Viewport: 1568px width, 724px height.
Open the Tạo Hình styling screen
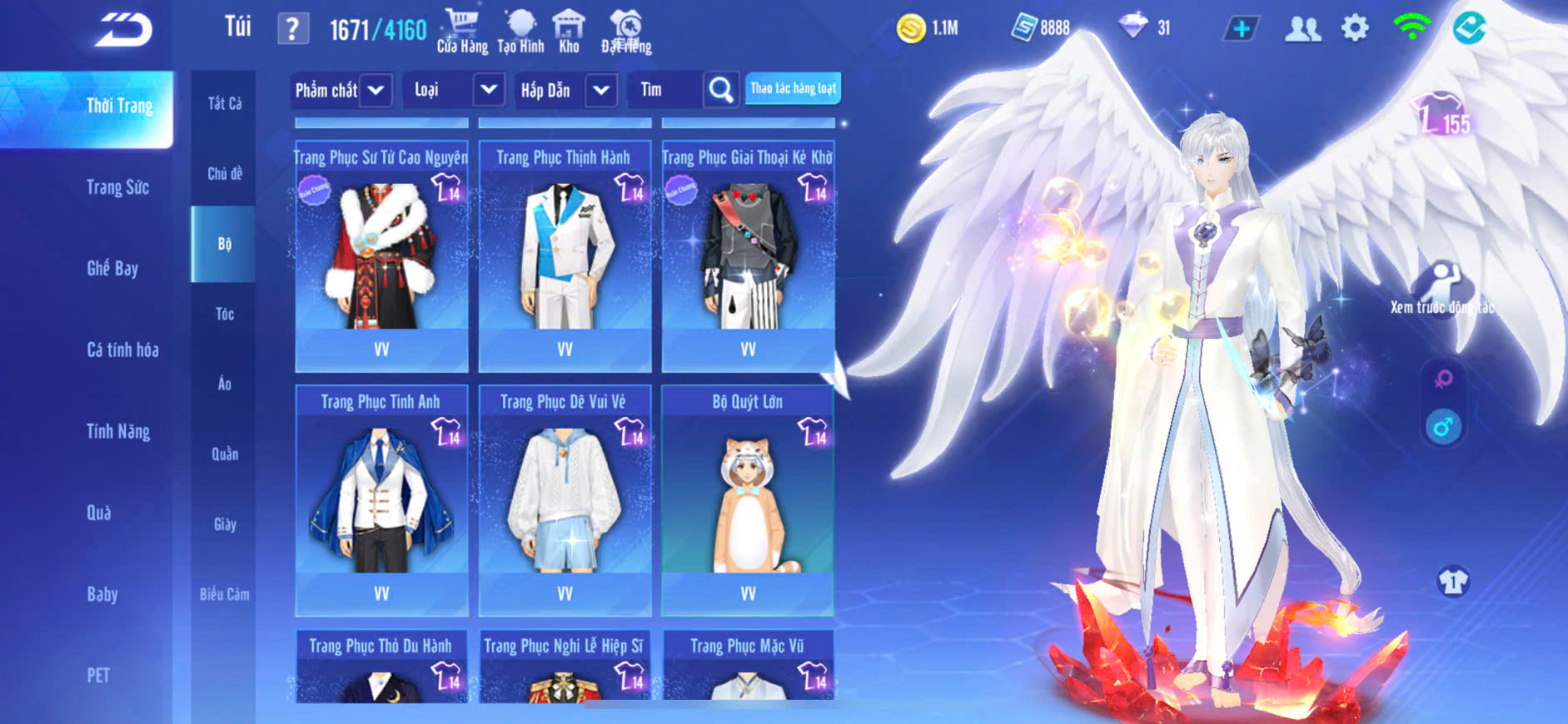520,31
